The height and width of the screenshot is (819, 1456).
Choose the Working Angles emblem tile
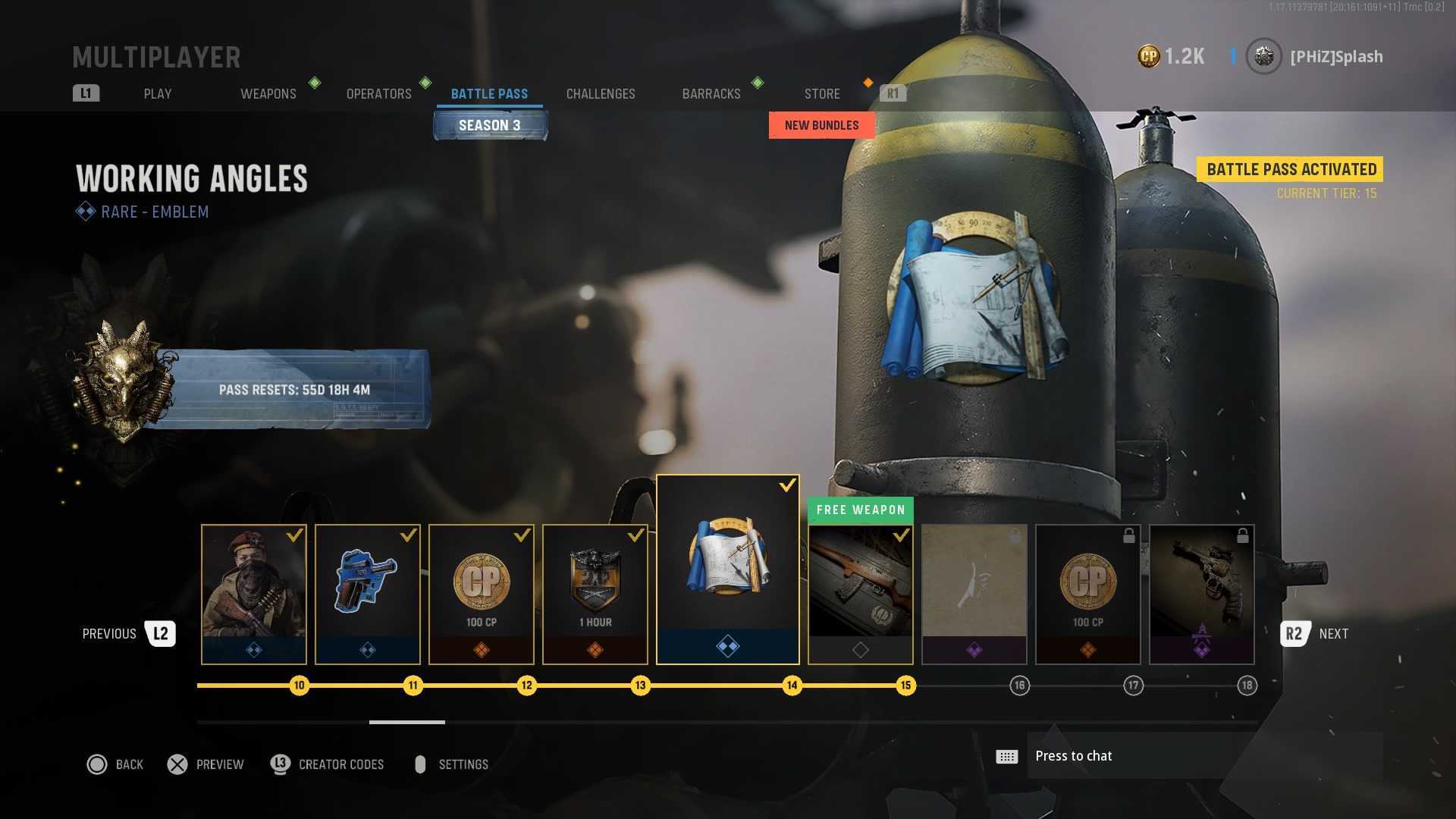point(728,570)
